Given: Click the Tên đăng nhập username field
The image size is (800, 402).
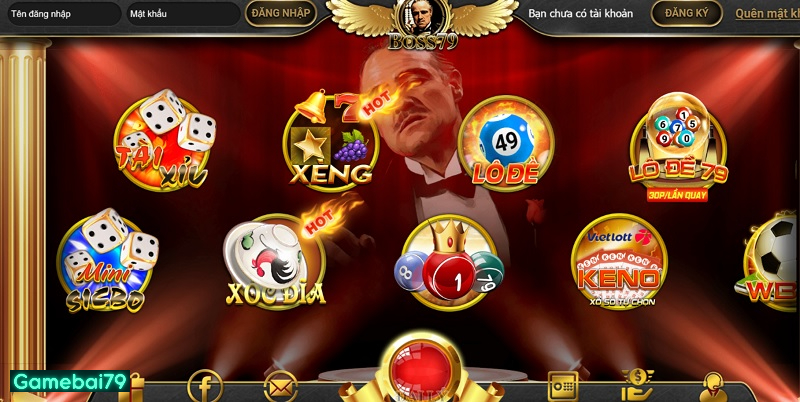Looking at the screenshot, I should pos(60,14).
